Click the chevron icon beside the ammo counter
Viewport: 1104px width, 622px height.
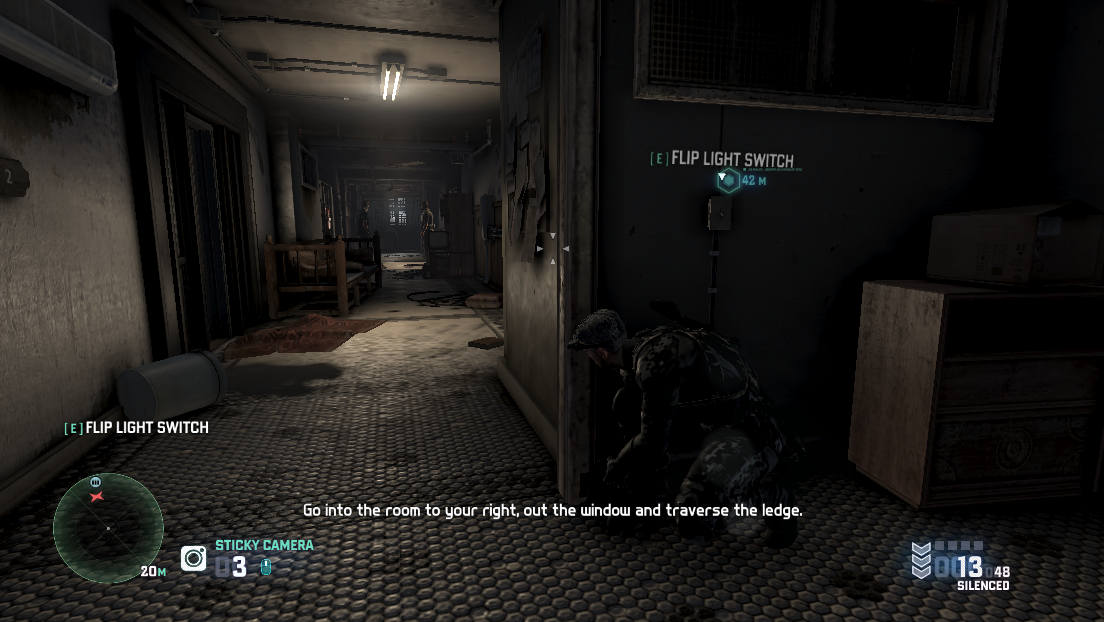pos(921,560)
